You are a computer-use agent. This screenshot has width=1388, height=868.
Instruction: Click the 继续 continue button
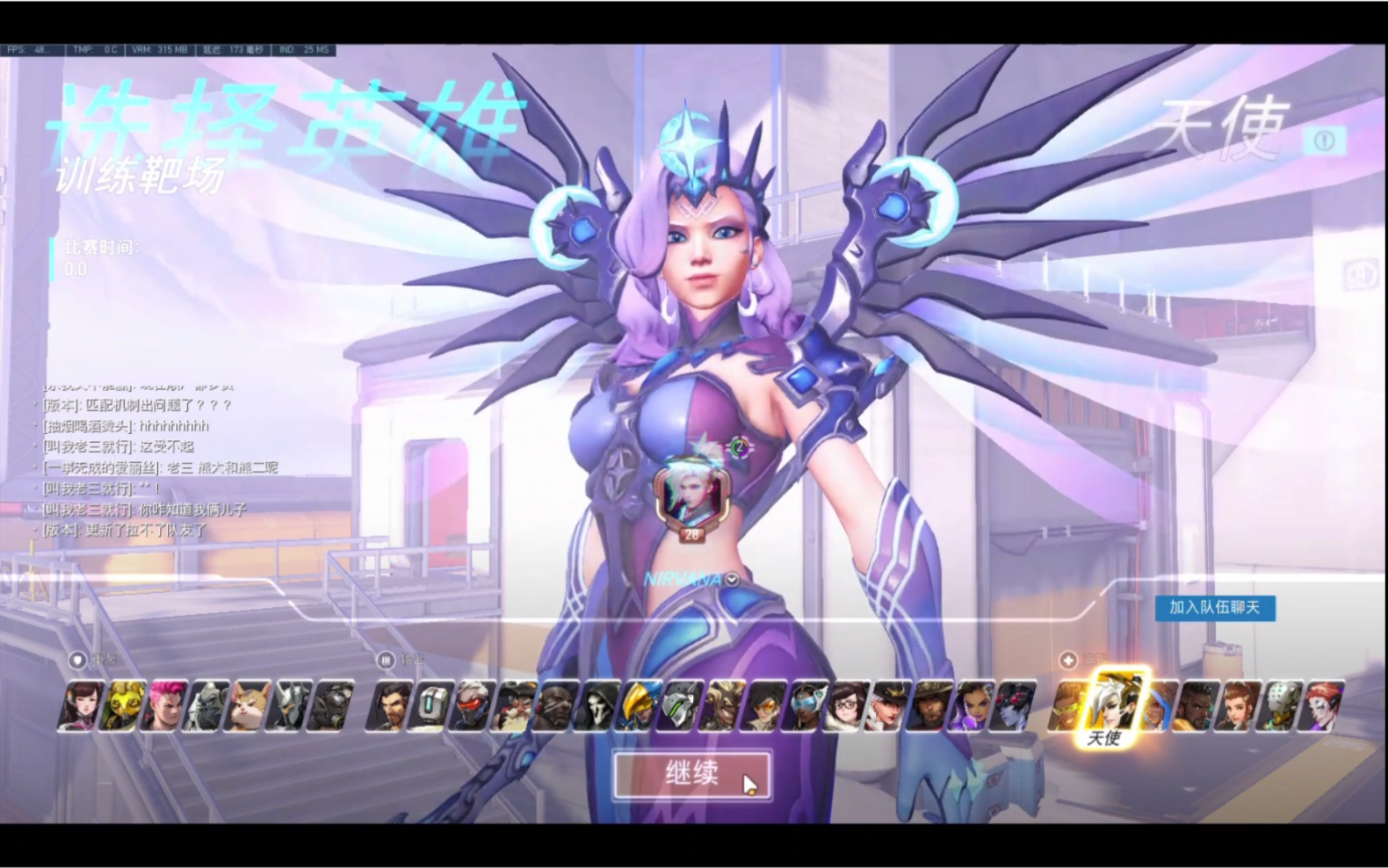692,774
